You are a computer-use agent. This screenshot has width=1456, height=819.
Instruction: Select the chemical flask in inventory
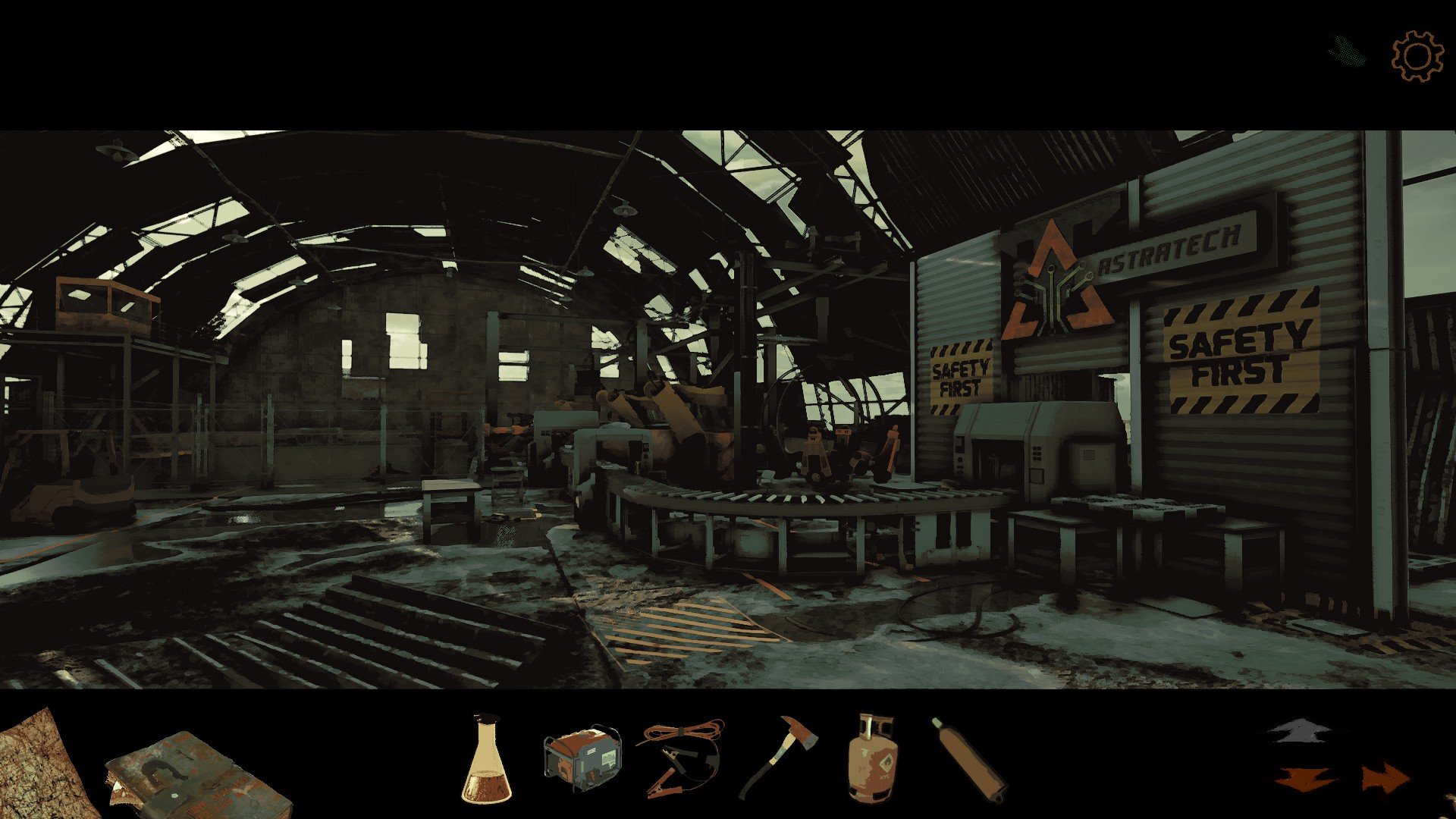[x=486, y=761]
